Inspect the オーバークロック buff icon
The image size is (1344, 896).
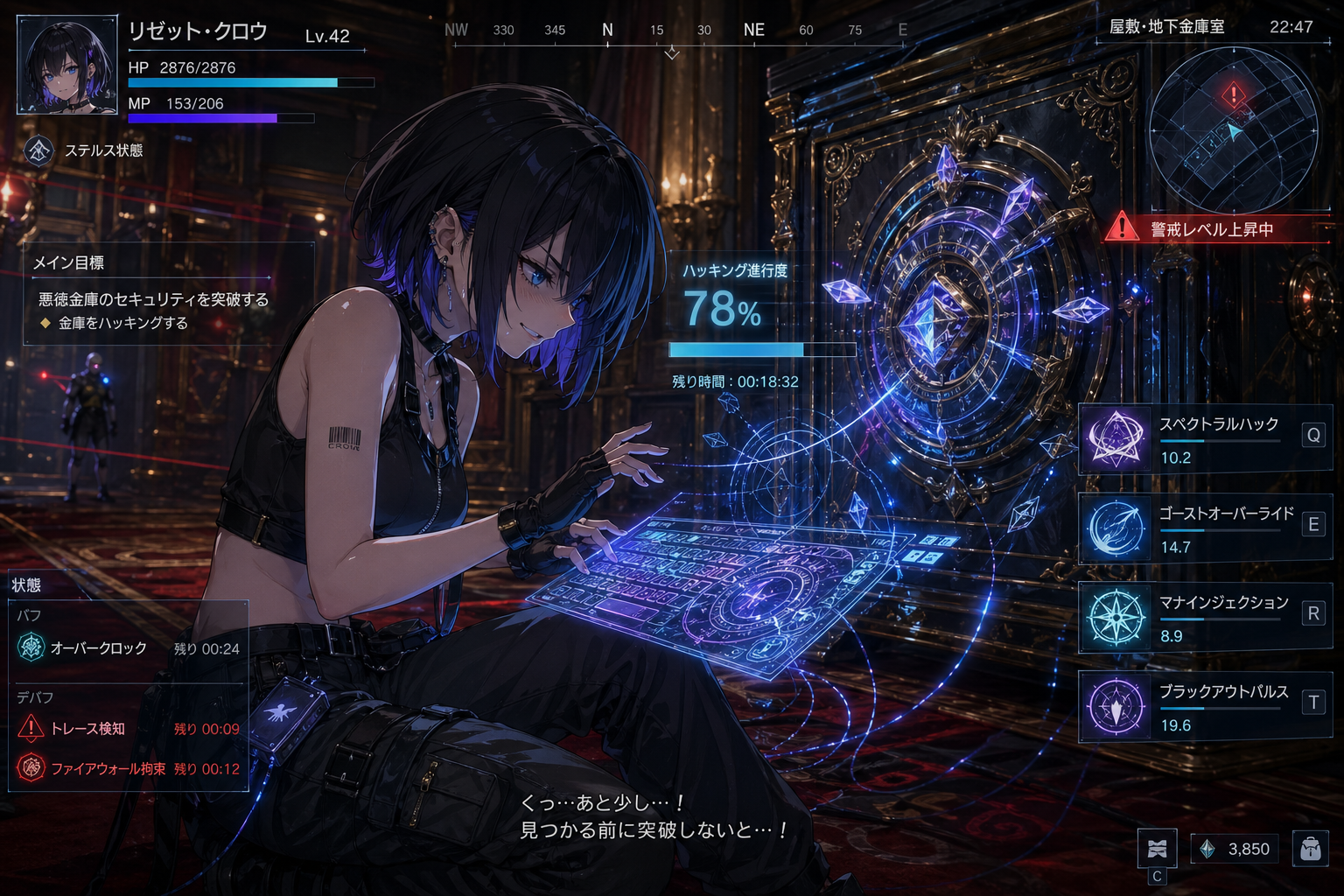[31, 647]
